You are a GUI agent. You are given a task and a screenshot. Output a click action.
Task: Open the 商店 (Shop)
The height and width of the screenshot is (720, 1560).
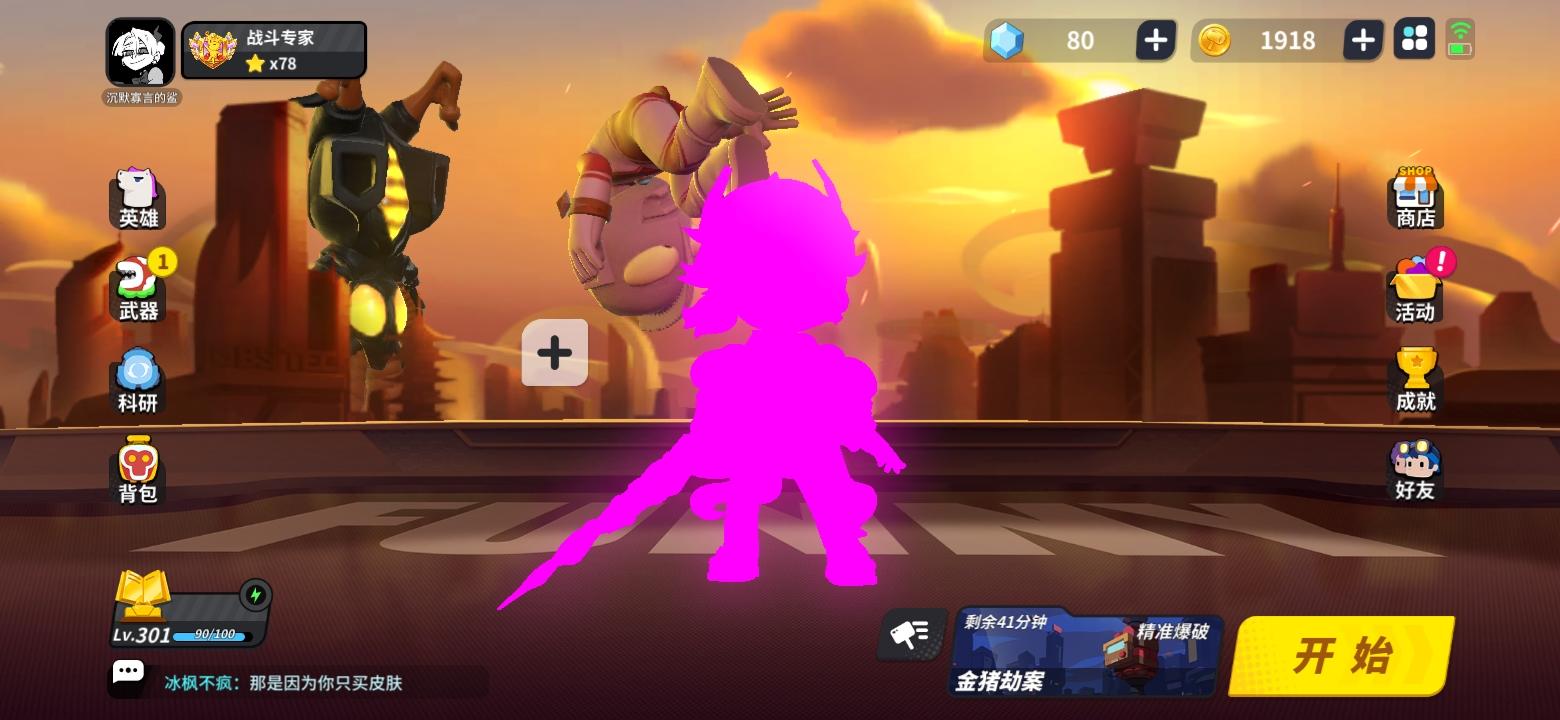pos(1415,199)
